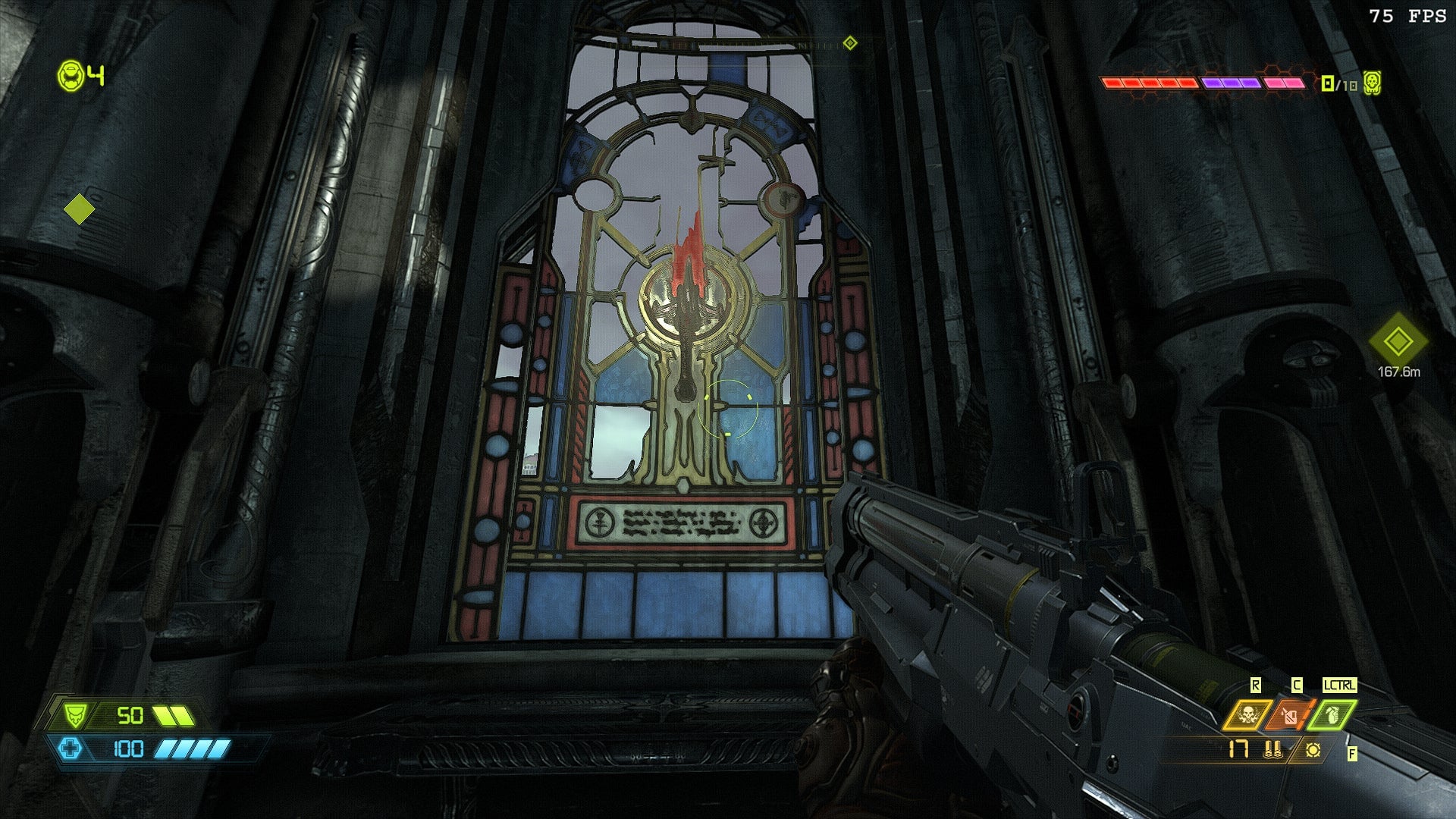Toggle the R keybind indicator above Blood Punch

(x=1256, y=684)
